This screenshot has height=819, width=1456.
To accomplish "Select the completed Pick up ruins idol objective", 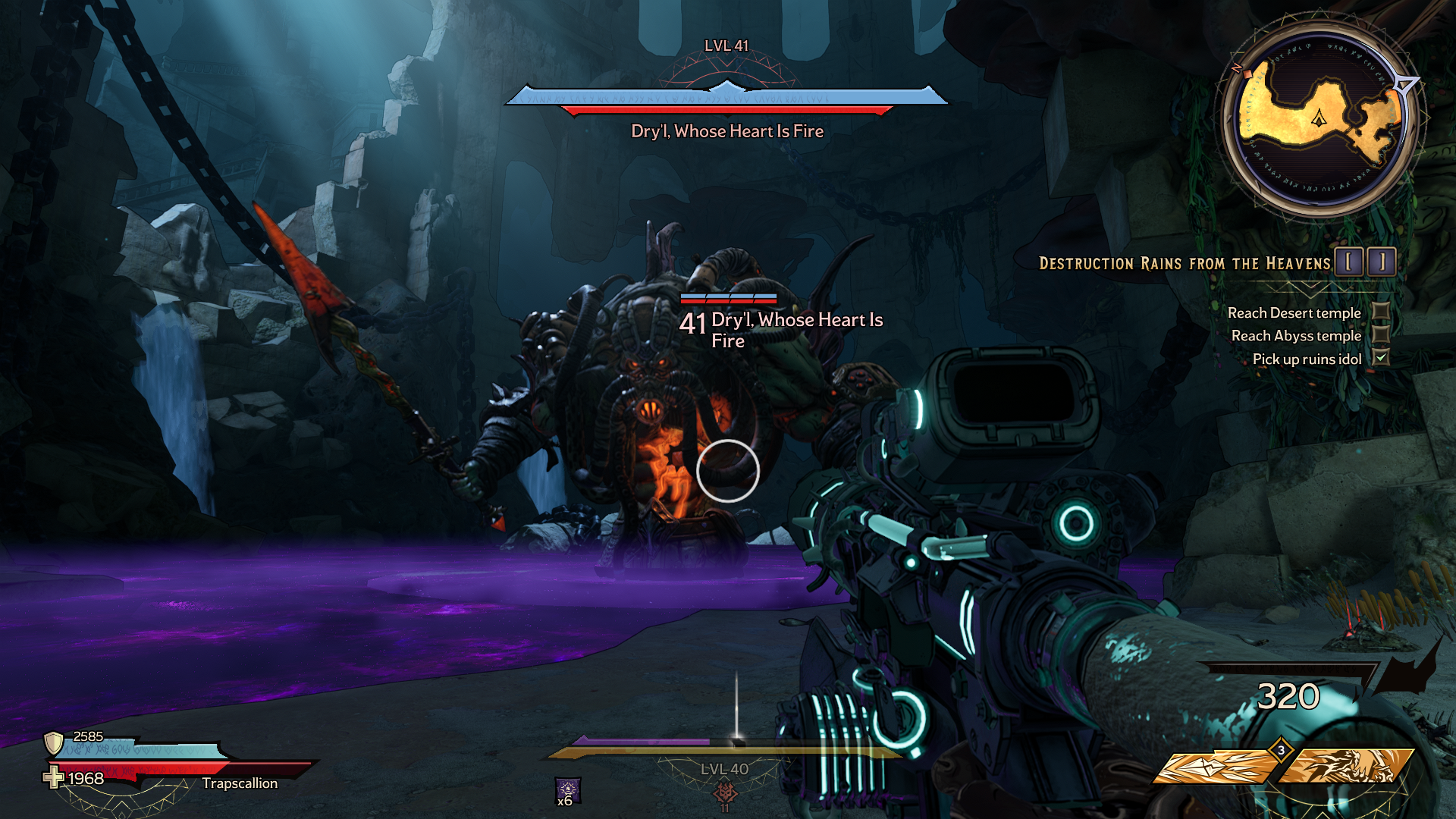I will click(1307, 359).
